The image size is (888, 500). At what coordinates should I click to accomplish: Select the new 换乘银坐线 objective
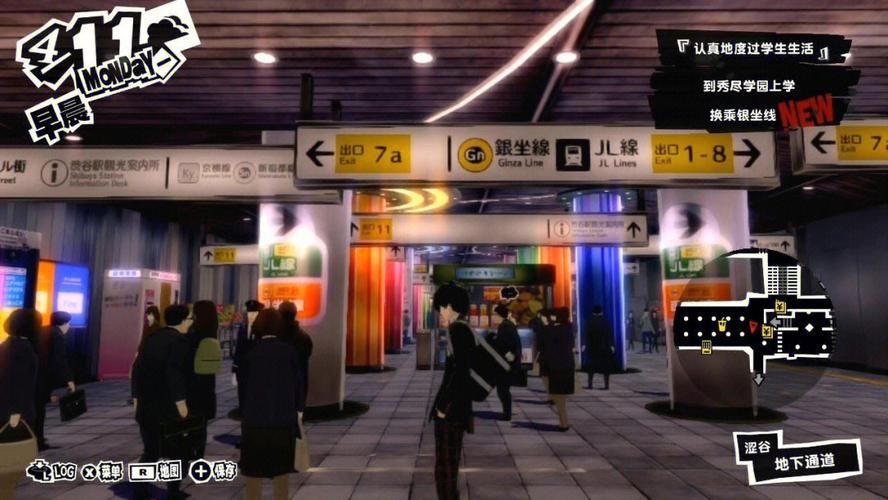(745, 112)
